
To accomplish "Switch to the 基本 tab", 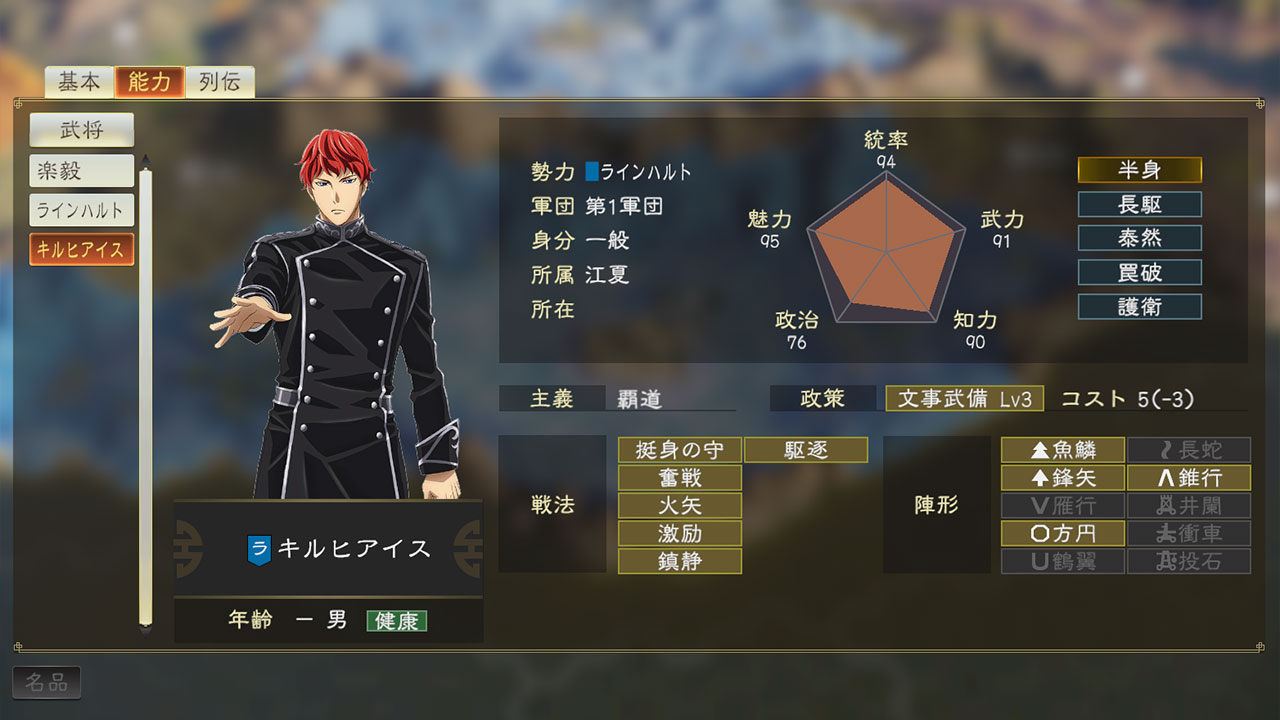I will coord(79,82).
